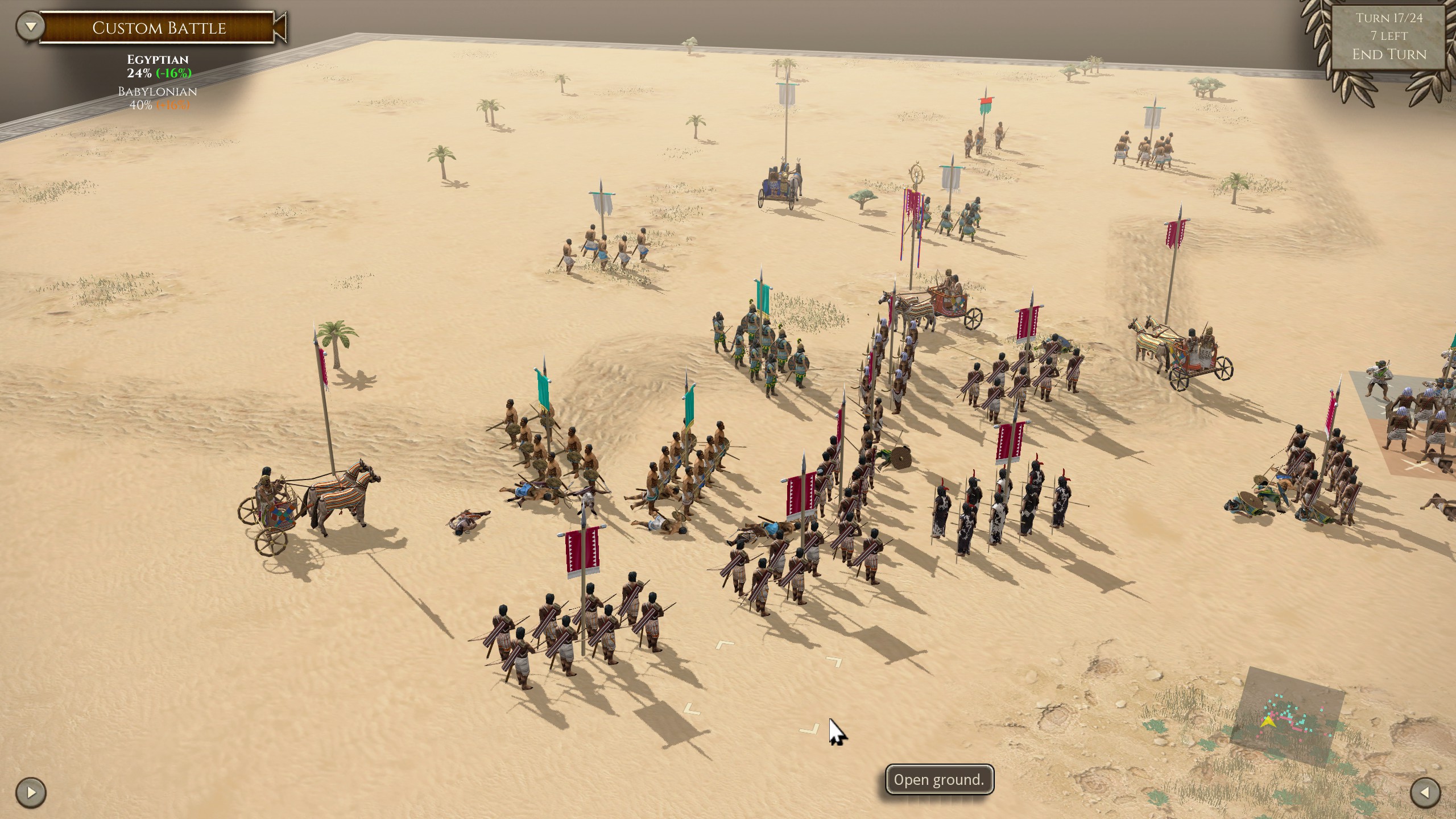Click the minimap overview of the battlefield
Viewport: 1456px width, 819px height.
[1288, 718]
